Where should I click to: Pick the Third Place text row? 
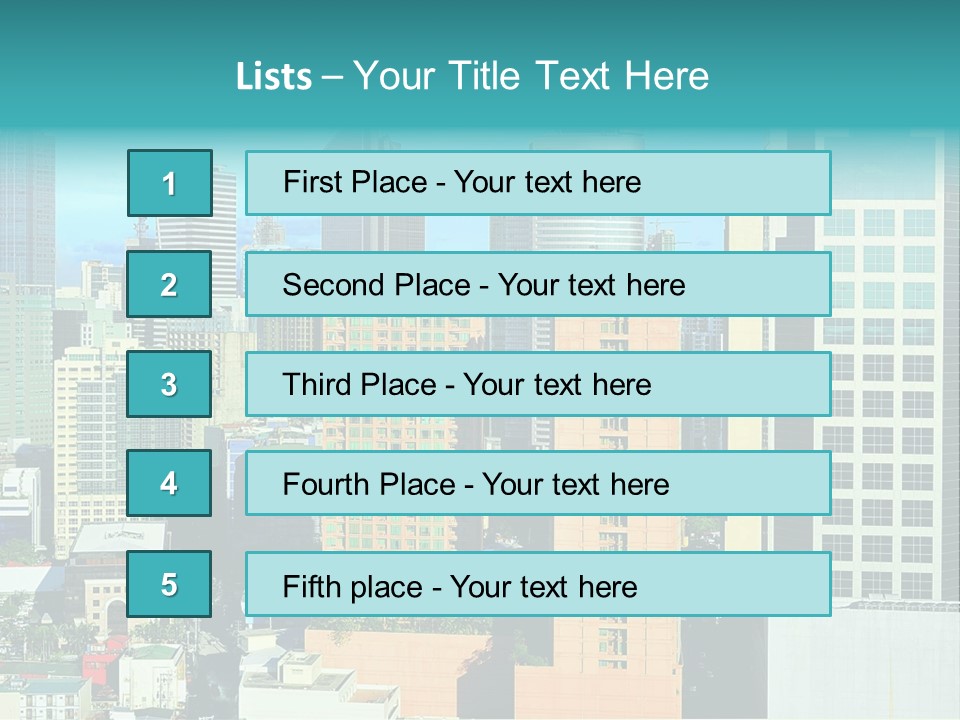point(538,384)
